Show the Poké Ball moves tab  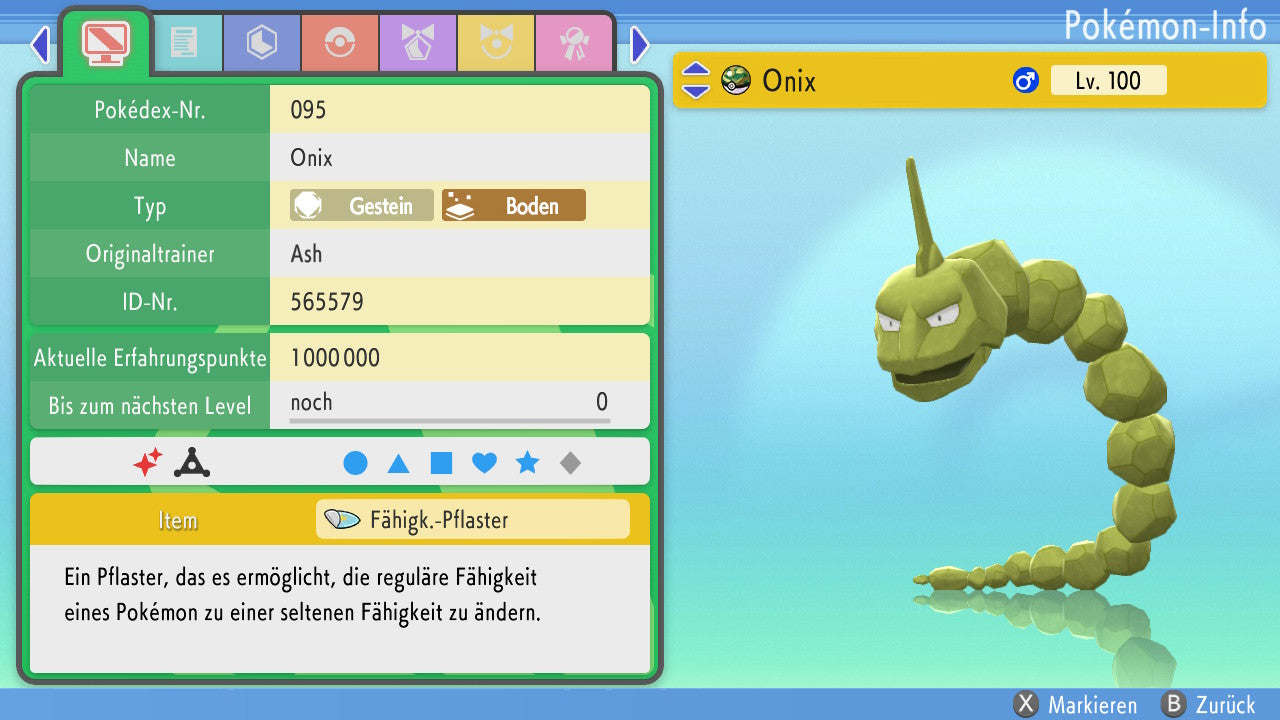pos(339,43)
